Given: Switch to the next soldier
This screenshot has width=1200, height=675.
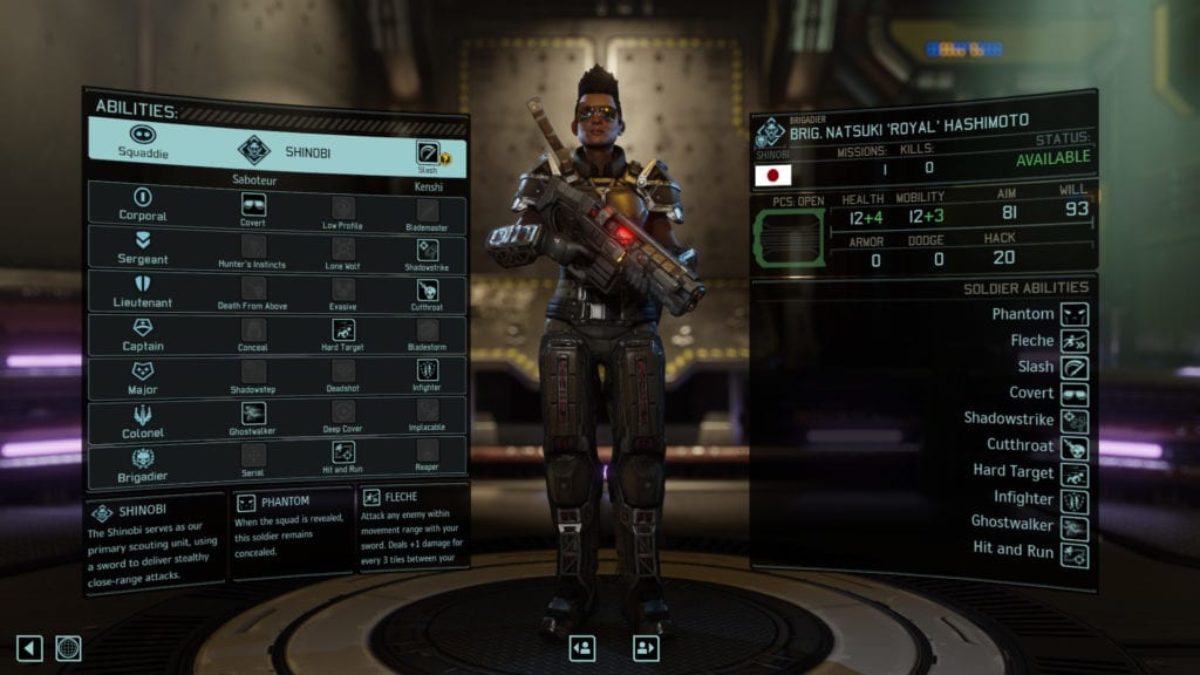Looking at the screenshot, I should [x=646, y=648].
